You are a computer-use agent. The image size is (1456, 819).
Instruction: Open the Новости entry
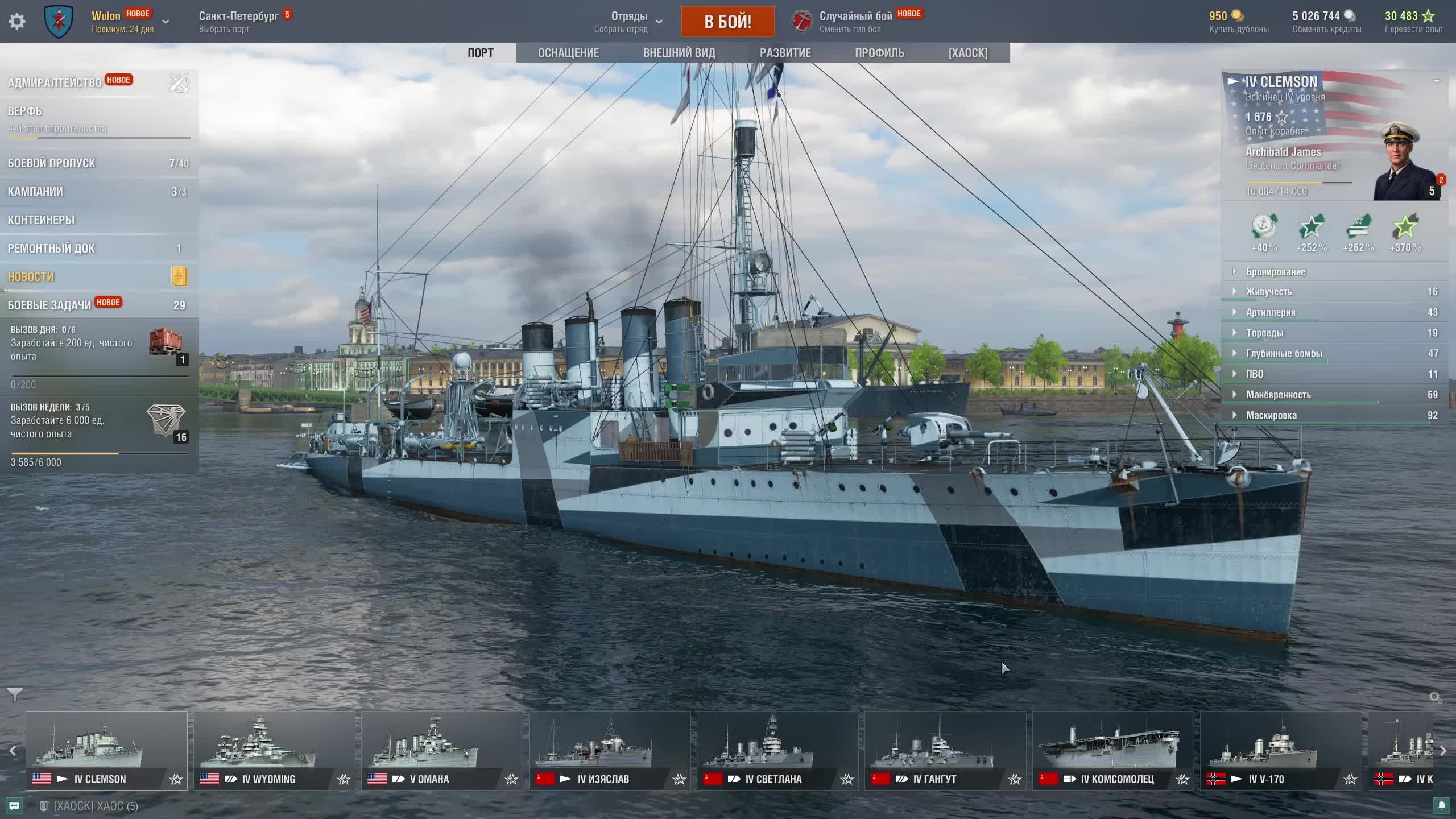pyautogui.click(x=31, y=277)
